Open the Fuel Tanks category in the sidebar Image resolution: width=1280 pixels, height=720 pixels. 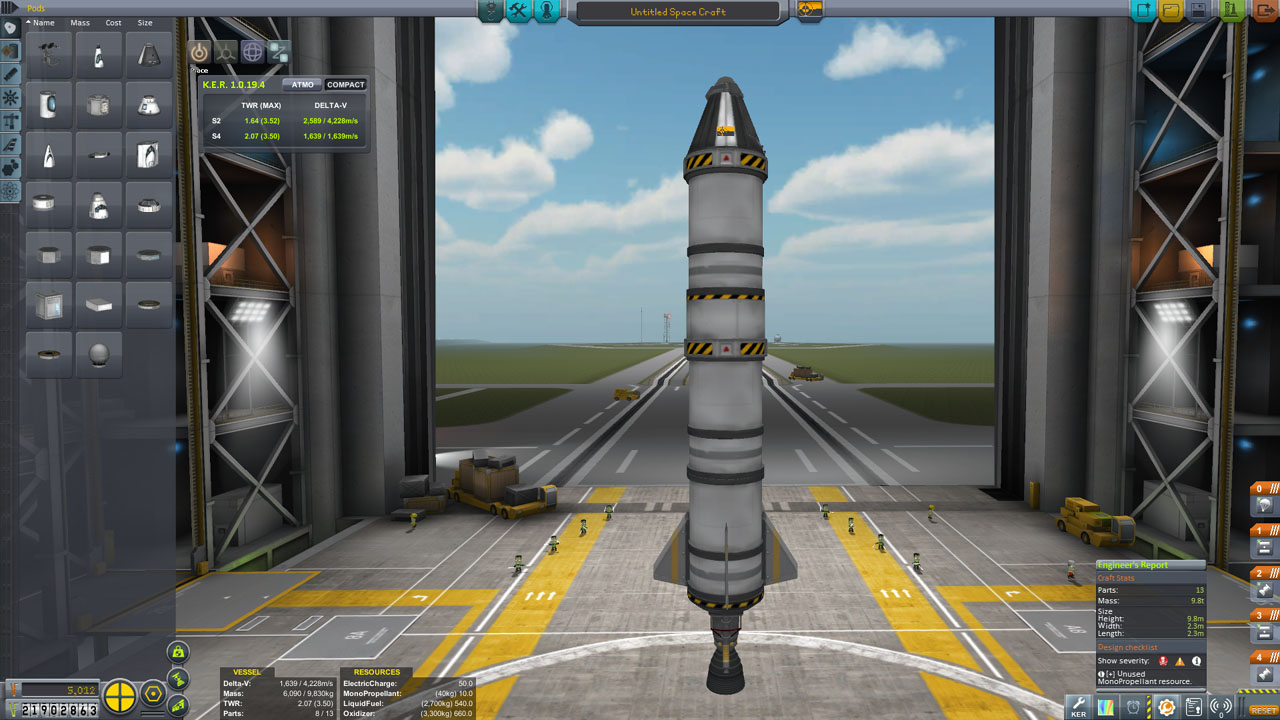click(11, 48)
